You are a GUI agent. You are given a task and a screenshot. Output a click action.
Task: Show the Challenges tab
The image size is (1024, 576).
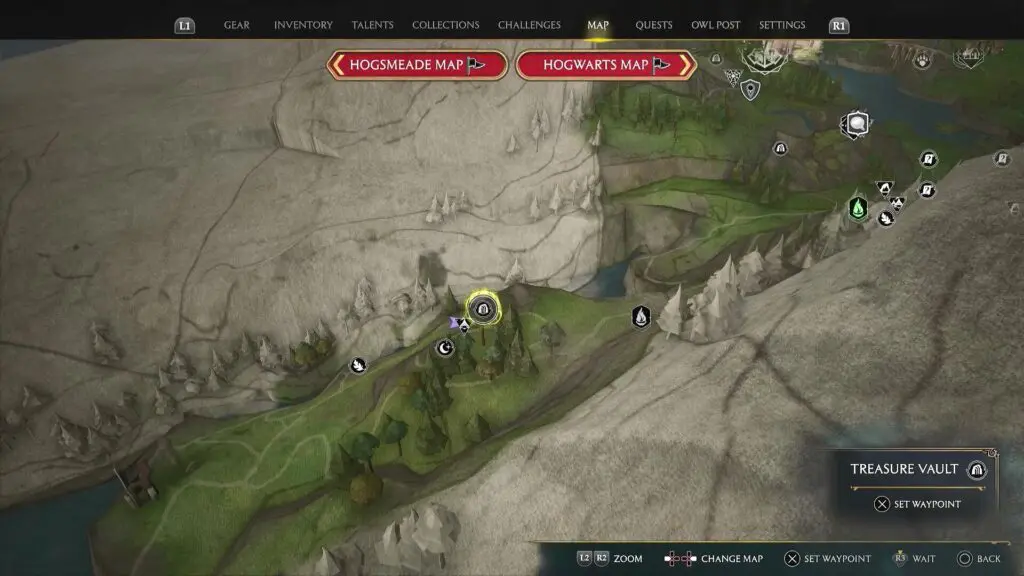coord(529,25)
